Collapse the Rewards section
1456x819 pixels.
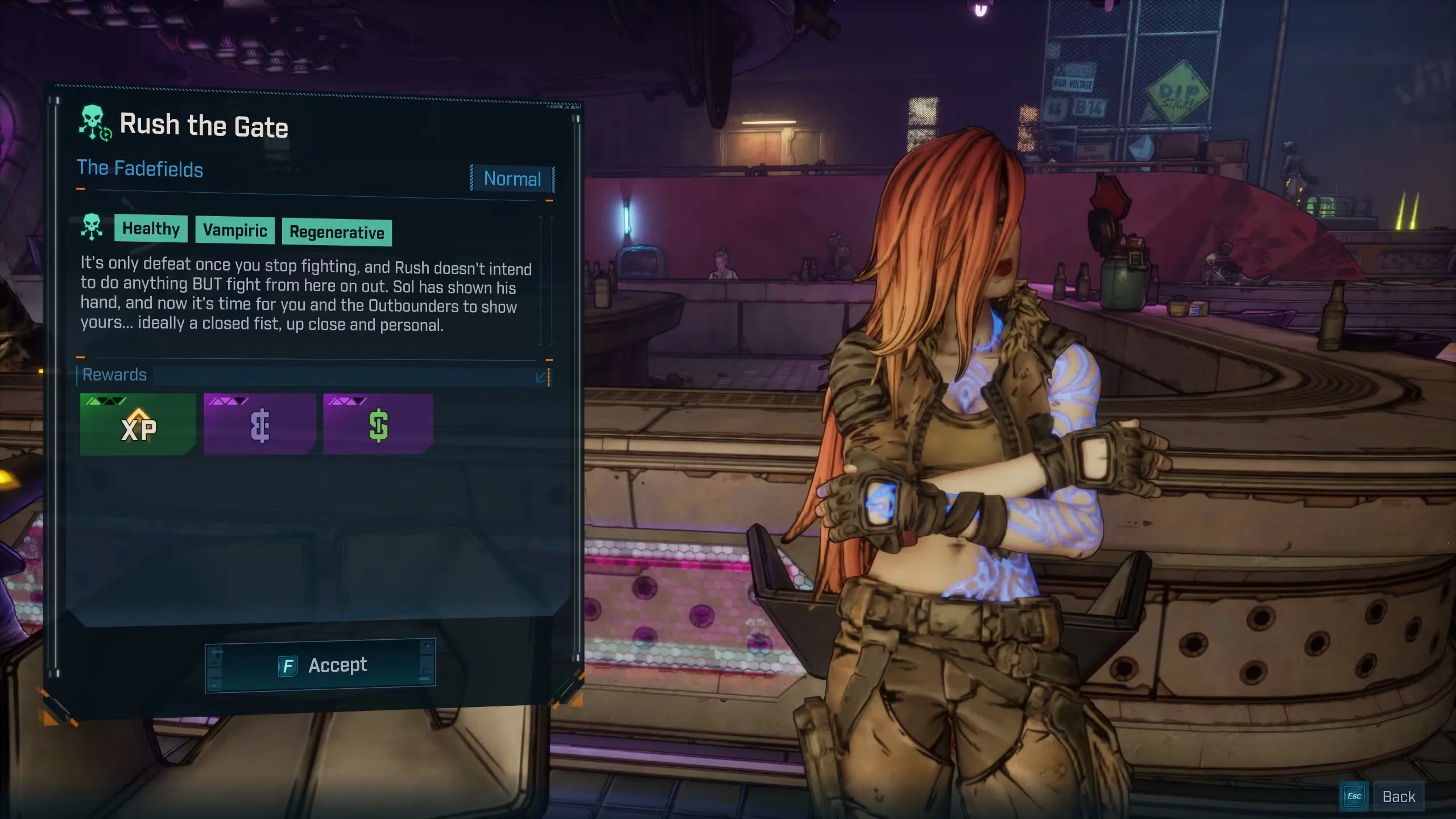tap(541, 377)
